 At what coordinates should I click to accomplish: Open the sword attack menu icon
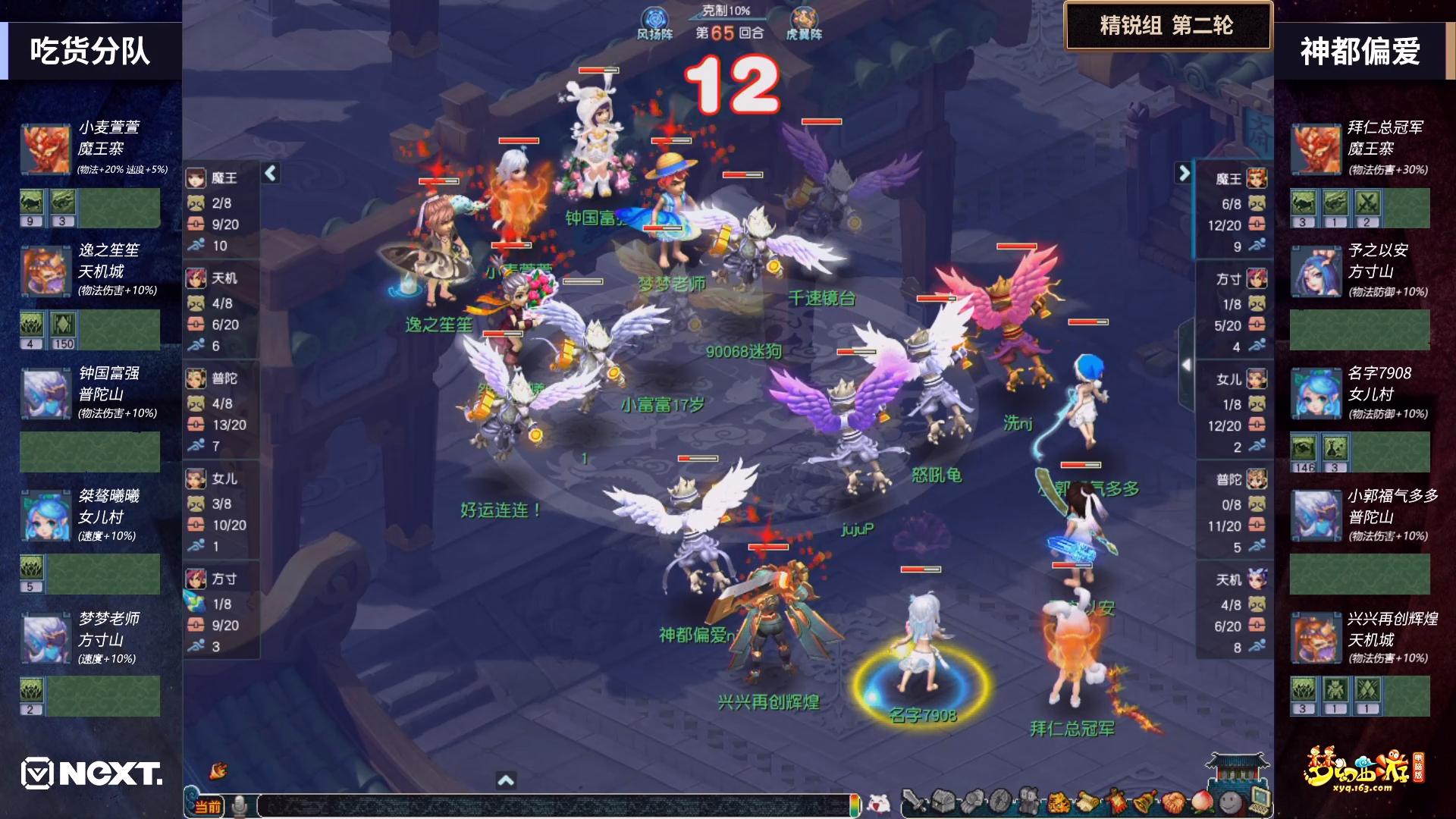point(915,802)
